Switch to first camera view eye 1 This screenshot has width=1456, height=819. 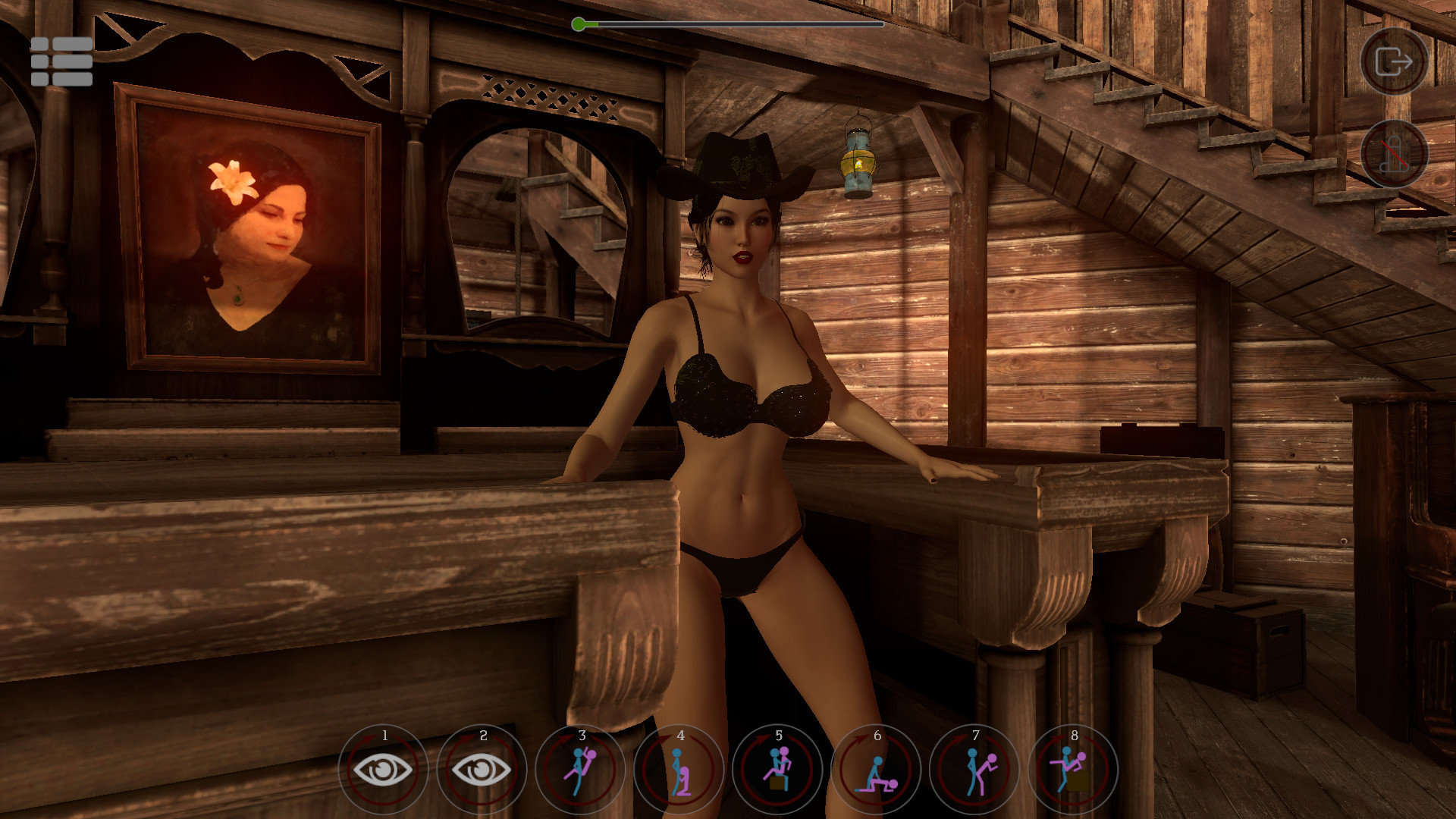[x=384, y=768]
